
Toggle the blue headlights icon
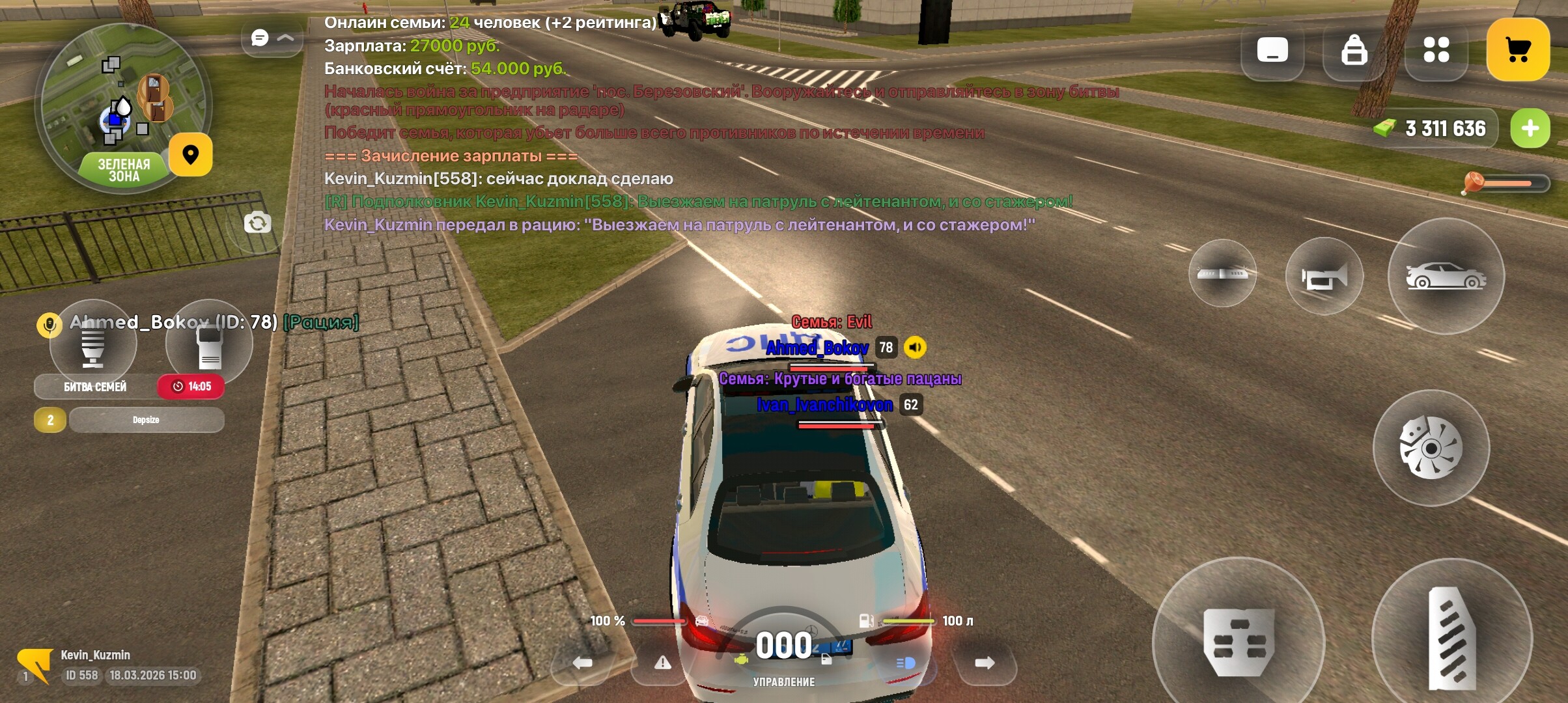(905, 663)
